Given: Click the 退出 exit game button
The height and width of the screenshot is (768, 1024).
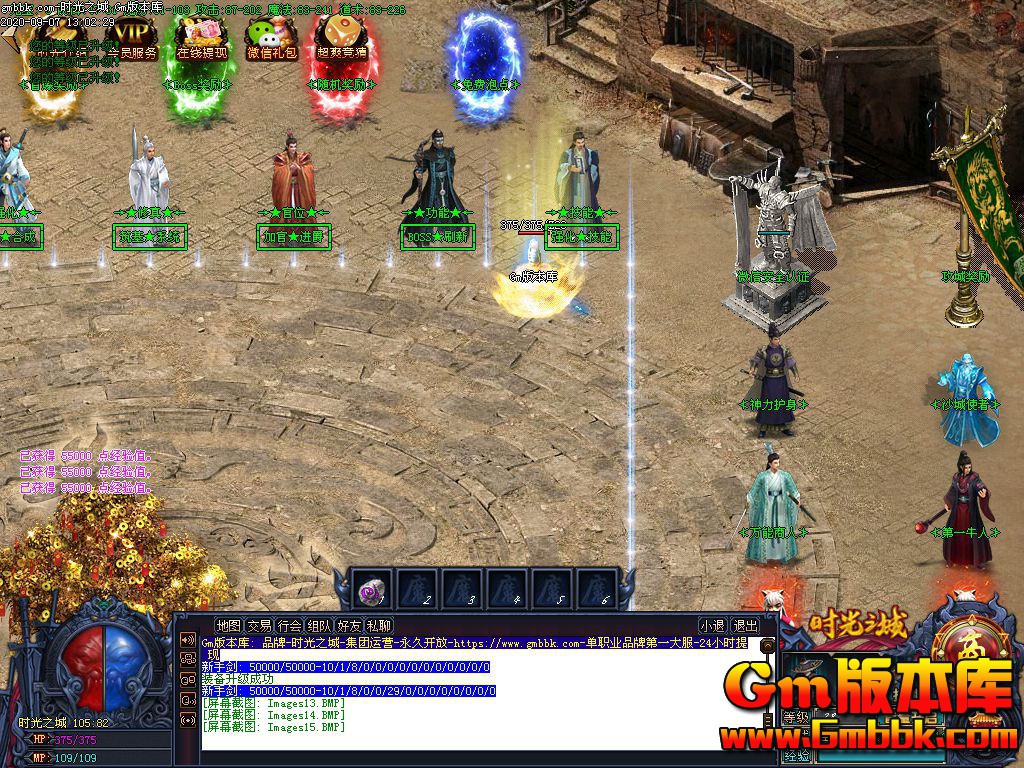Looking at the screenshot, I should pos(745,626).
